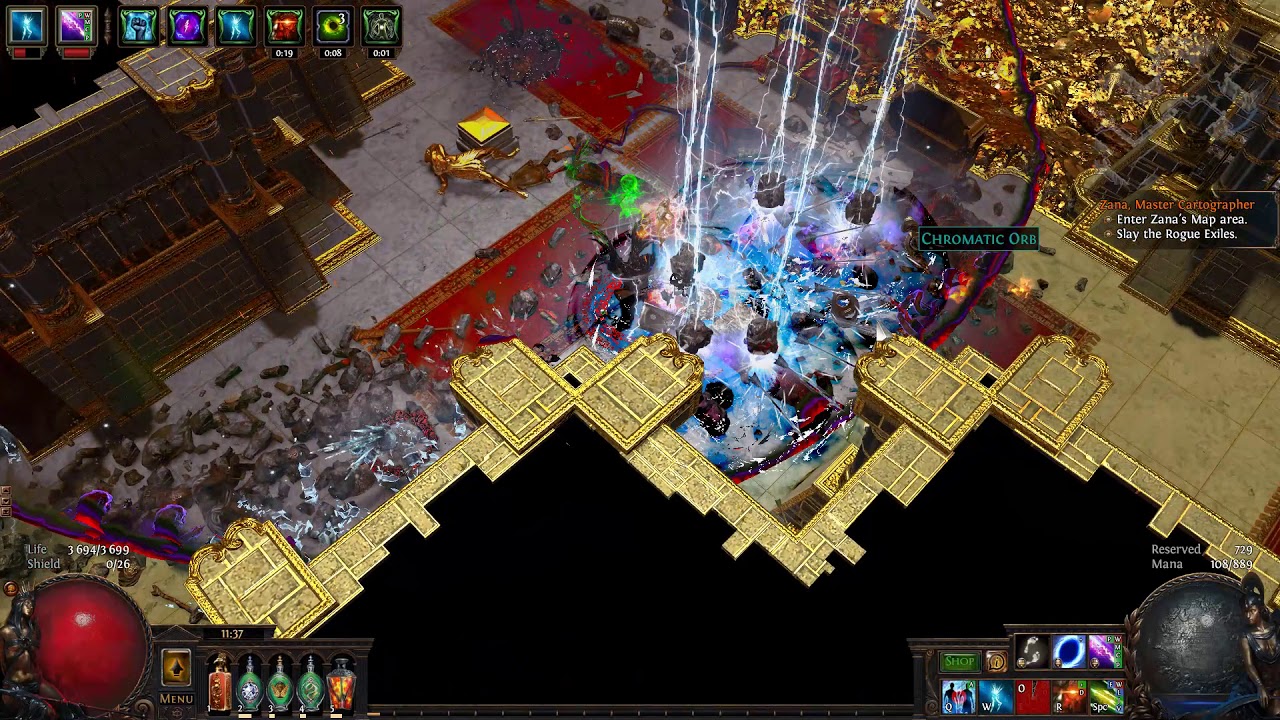
Task: Activate the W-bound lightning figure skill
Action: click(x=995, y=696)
